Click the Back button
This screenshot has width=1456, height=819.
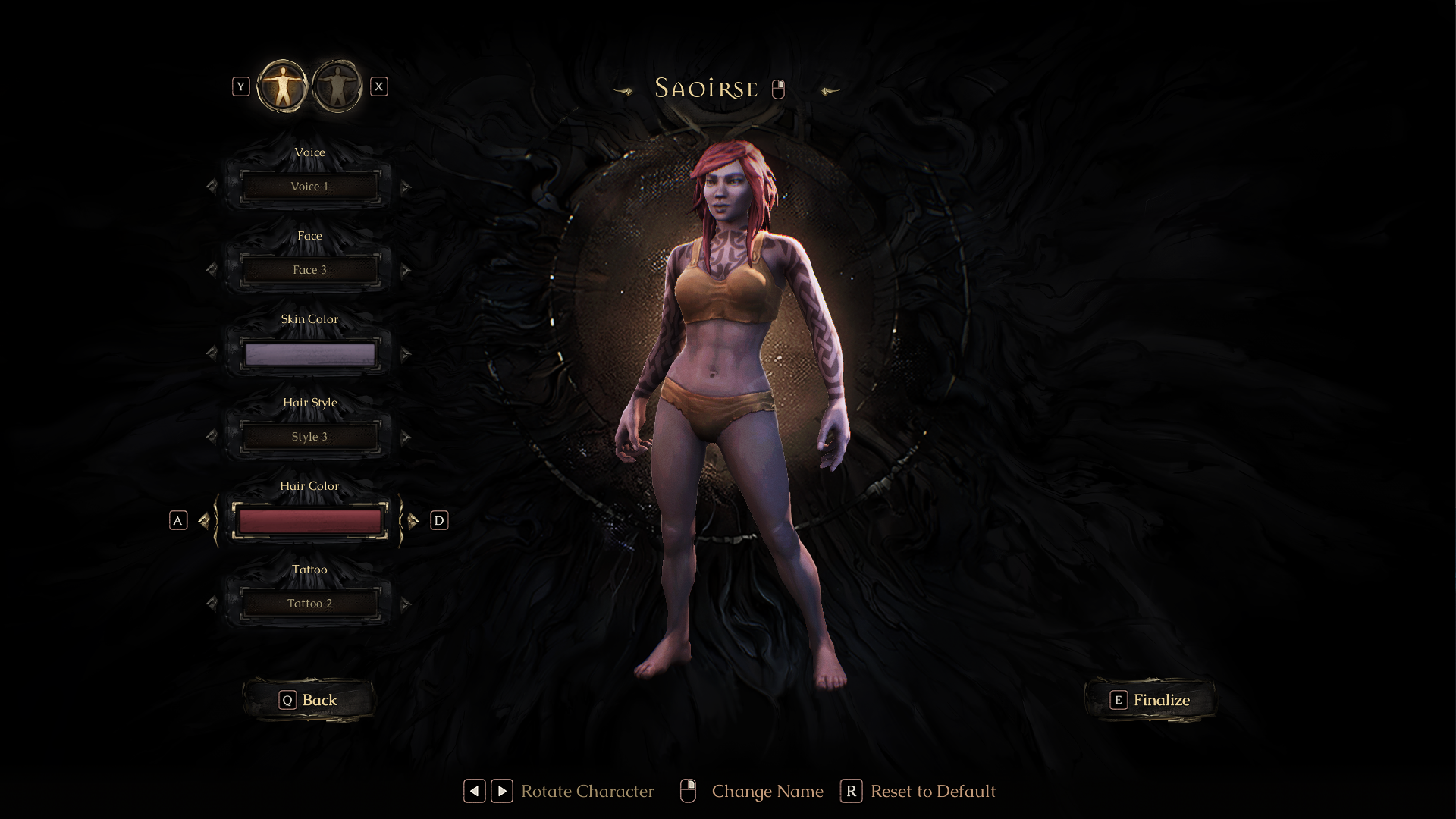pos(309,700)
